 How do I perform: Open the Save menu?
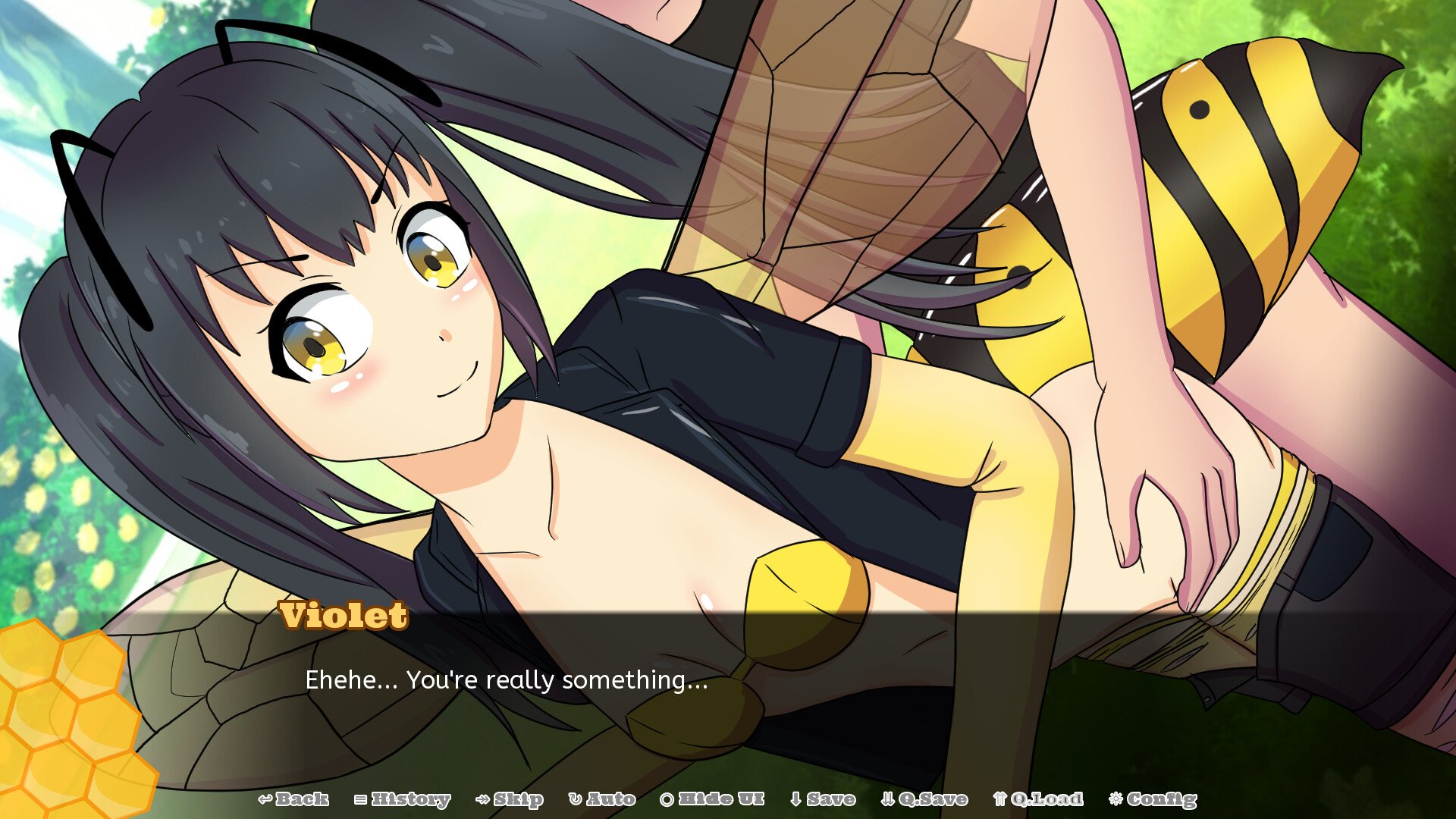click(823, 799)
